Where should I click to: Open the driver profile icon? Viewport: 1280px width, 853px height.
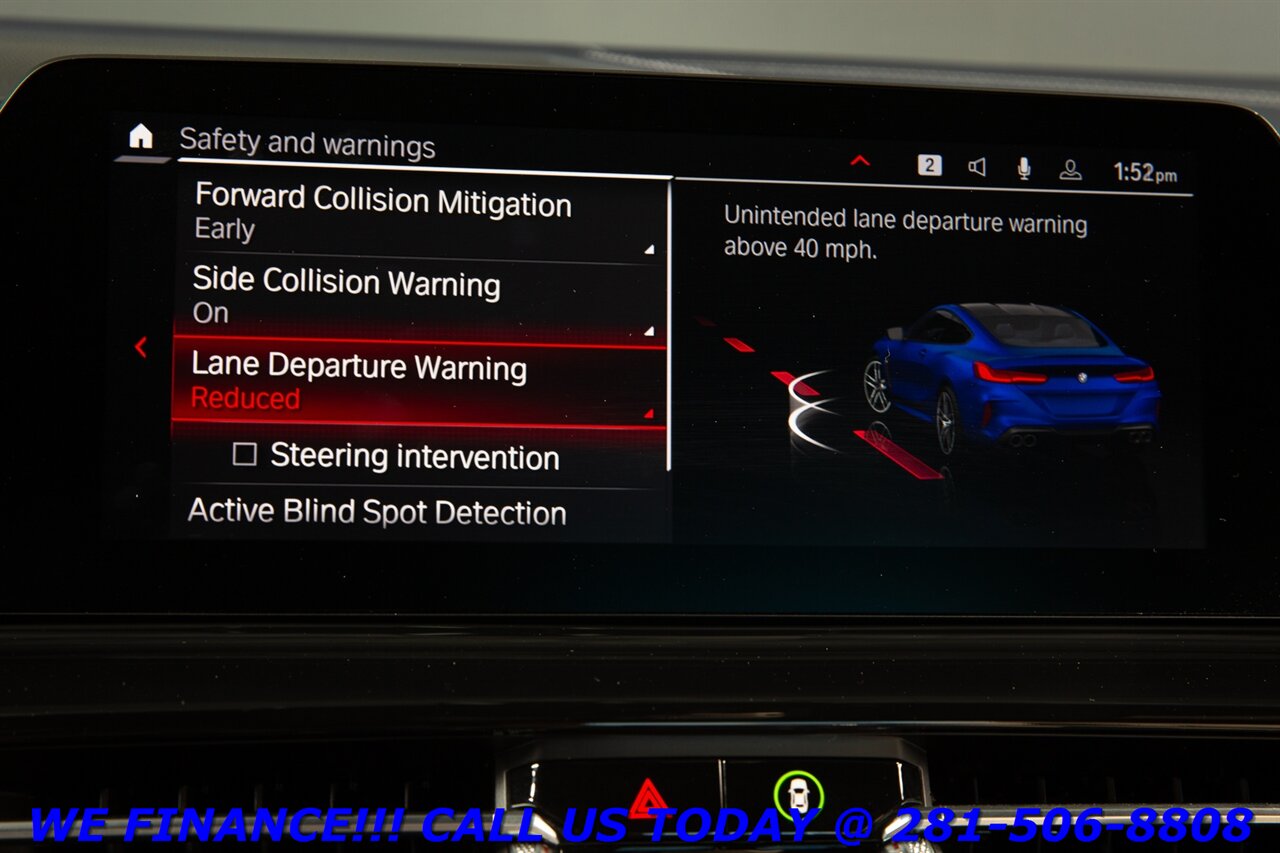[x=1069, y=166]
